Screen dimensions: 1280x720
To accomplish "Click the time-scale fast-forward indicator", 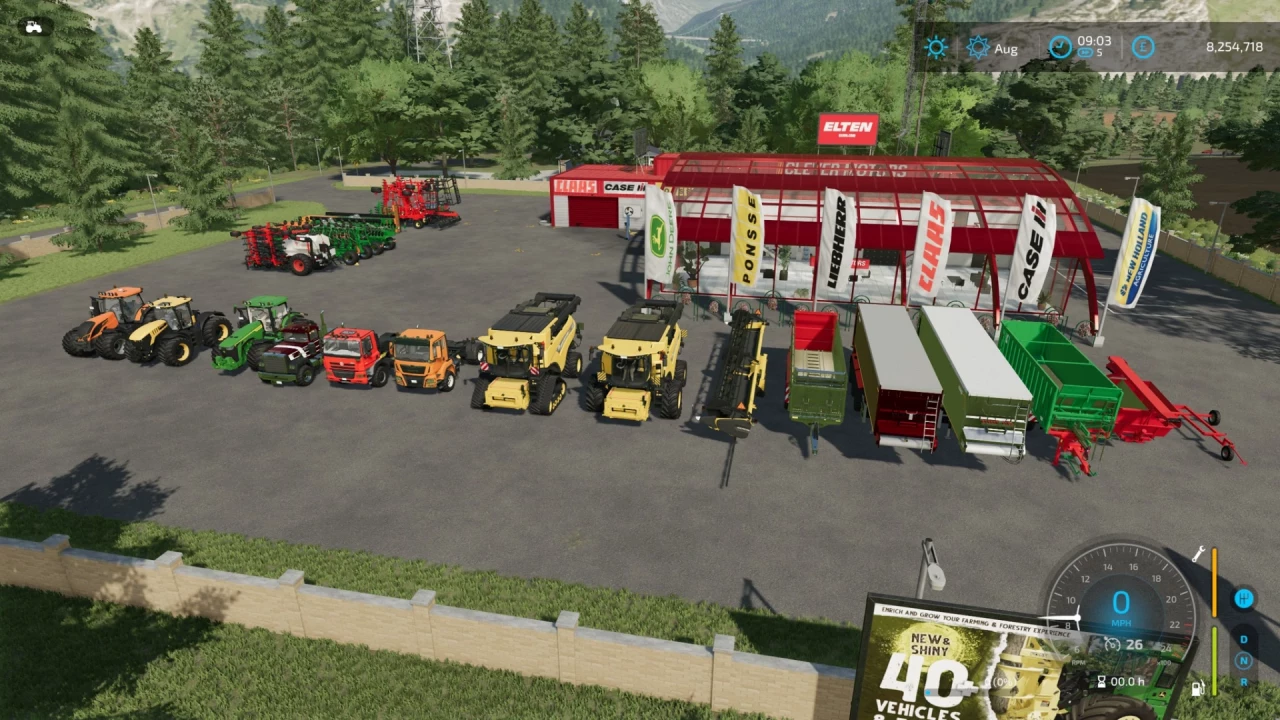I will (1085, 53).
